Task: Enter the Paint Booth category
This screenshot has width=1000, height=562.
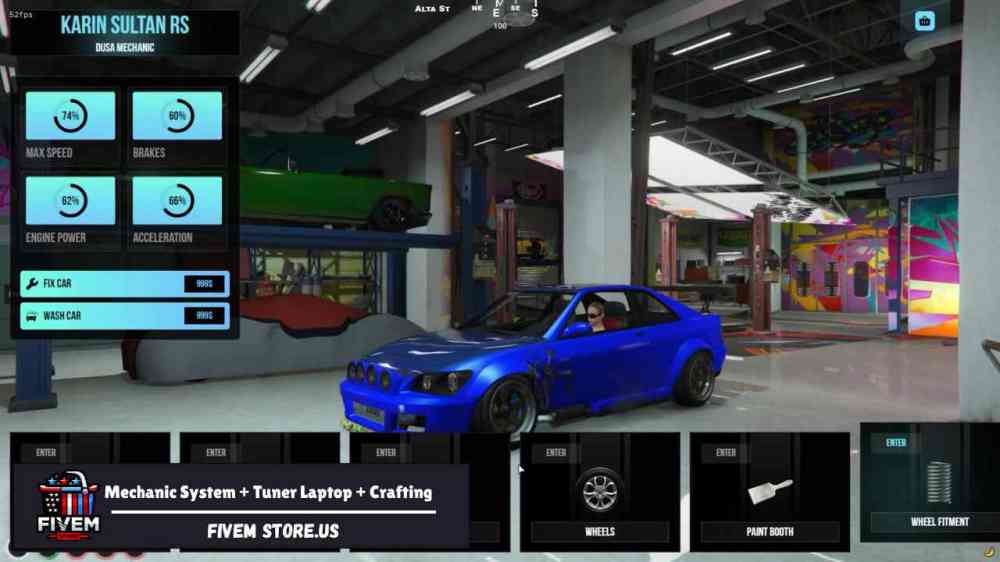Action: pyautogui.click(x=769, y=492)
